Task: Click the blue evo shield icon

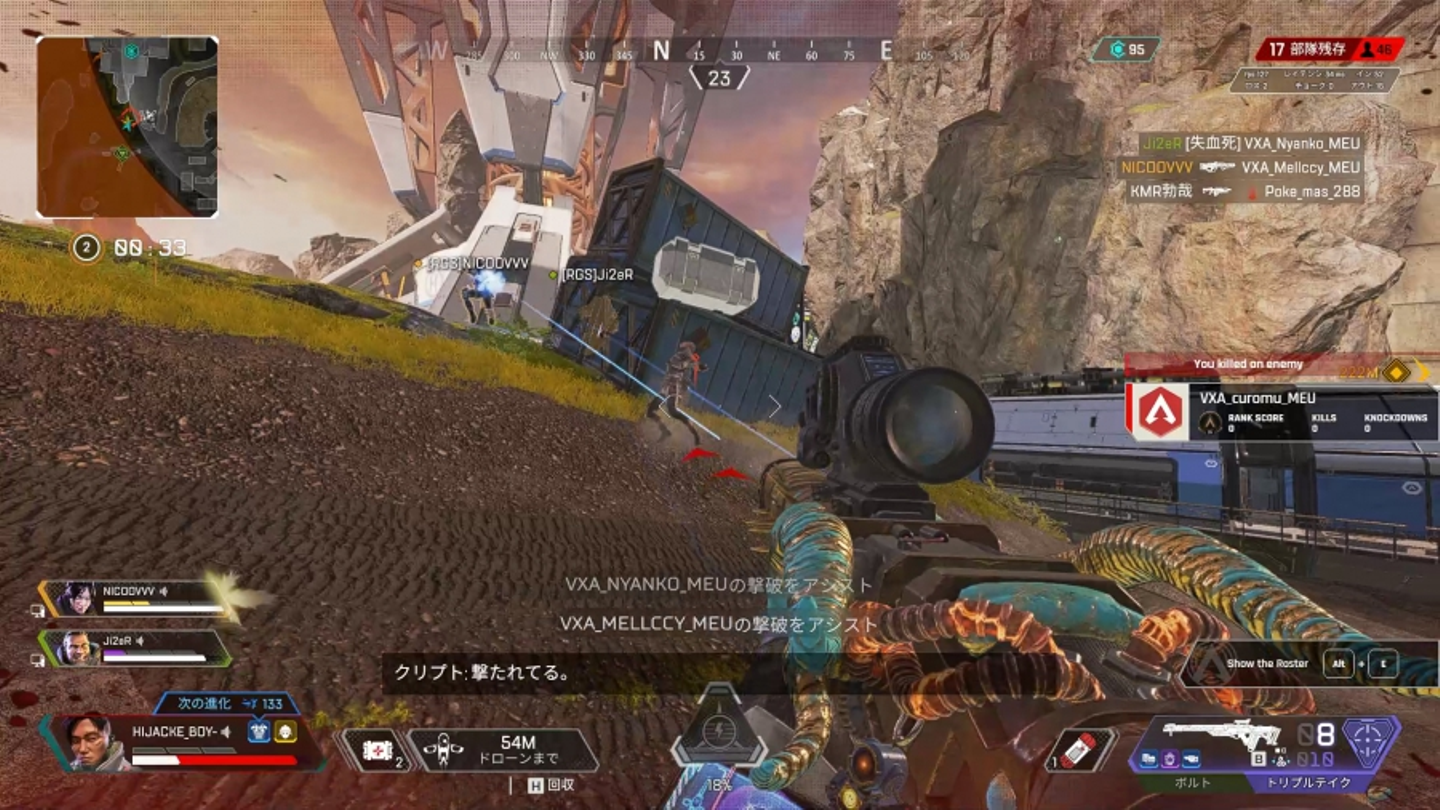Action: coord(259,731)
